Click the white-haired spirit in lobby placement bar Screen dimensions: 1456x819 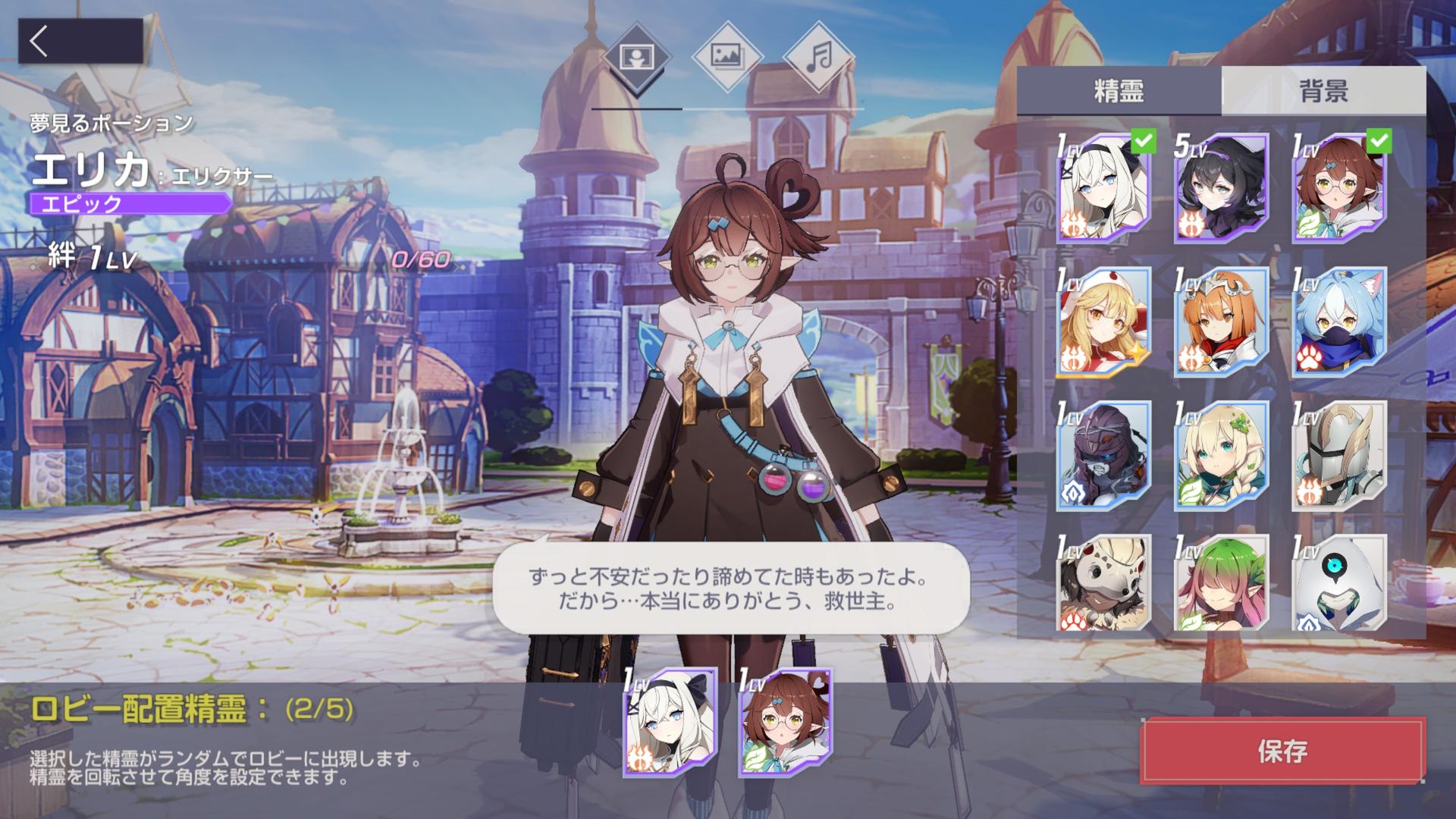670,723
